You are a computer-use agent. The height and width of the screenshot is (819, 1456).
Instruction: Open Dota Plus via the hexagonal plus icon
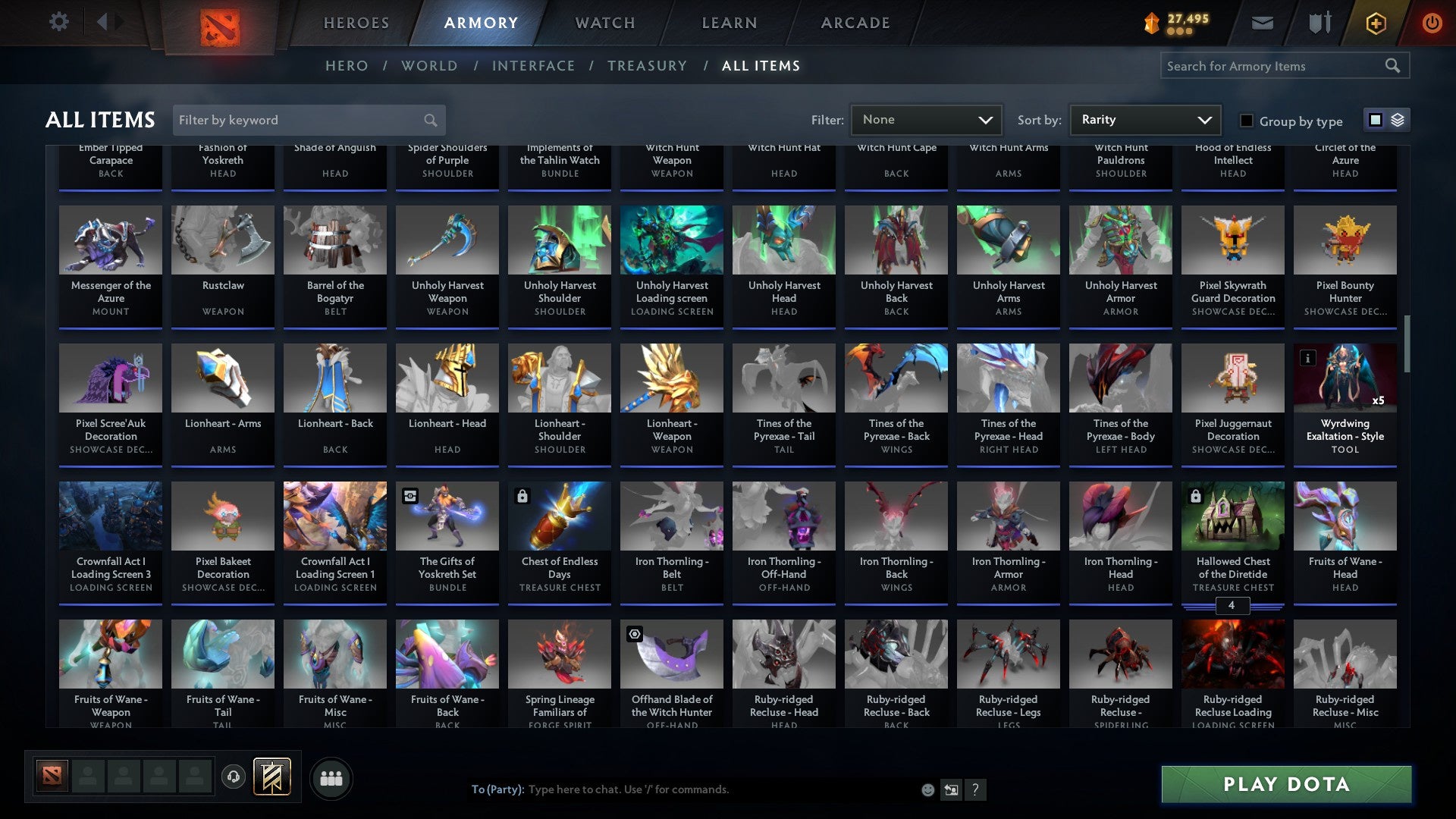1375,22
